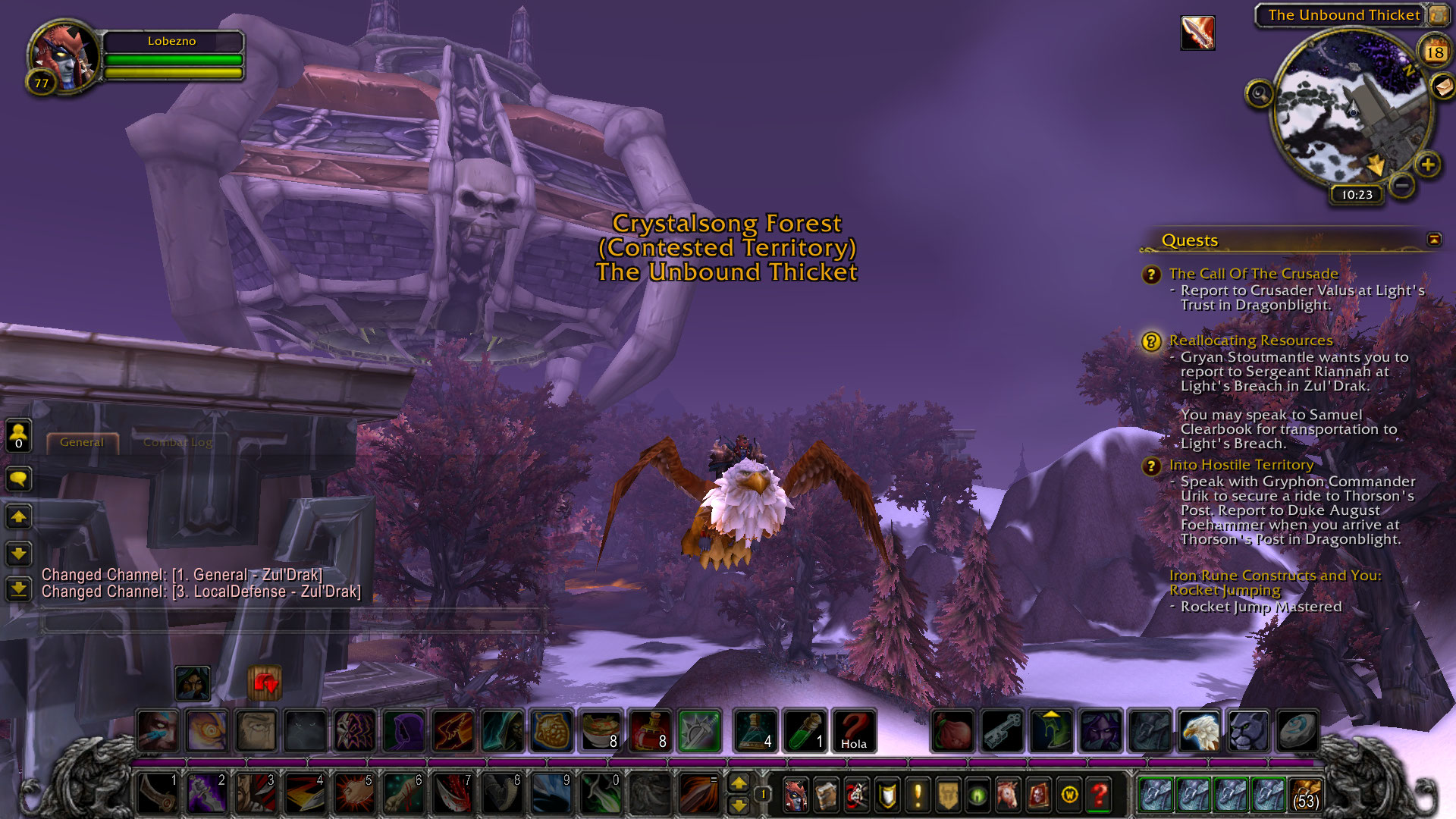Open the Reallocating Resources quest entry
The image size is (1456, 819).
pyautogui.click(x=1250, y=340)
